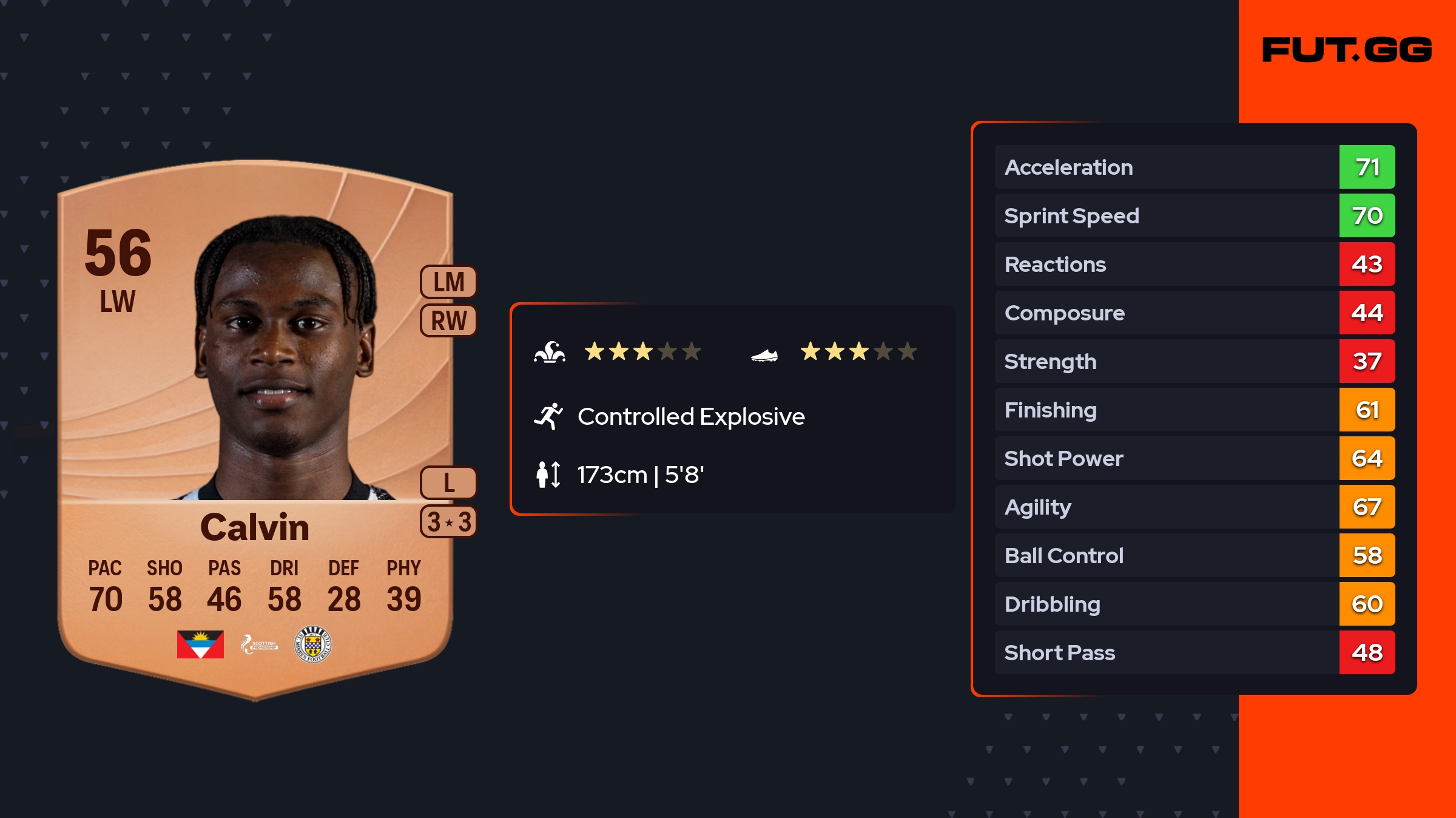Select the Short Pass stat row
The width and height of the screenshot is (1456, 818).
(1194, 652)
